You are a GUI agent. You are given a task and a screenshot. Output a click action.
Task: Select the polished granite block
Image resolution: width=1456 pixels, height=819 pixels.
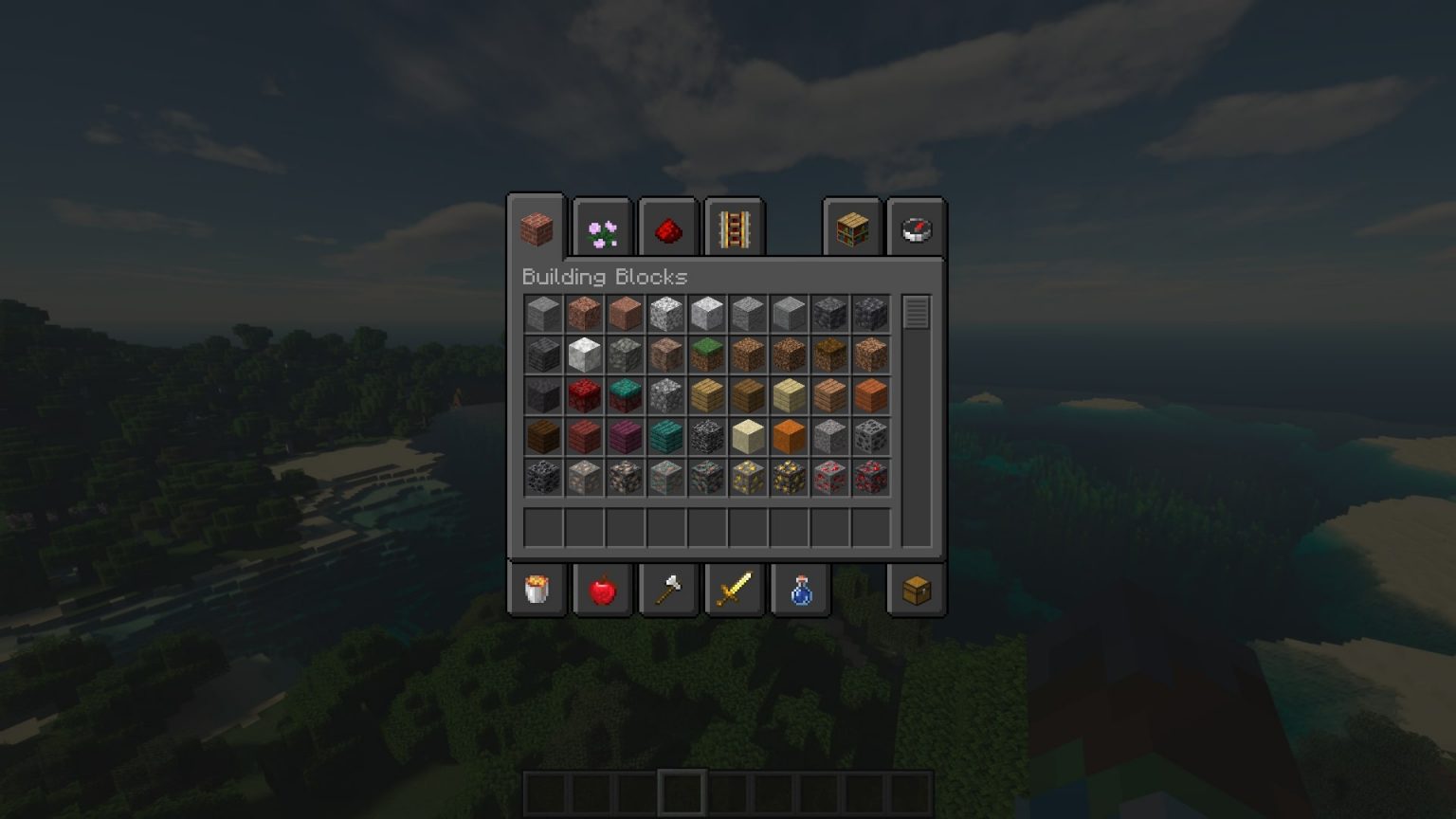[624, 313]
